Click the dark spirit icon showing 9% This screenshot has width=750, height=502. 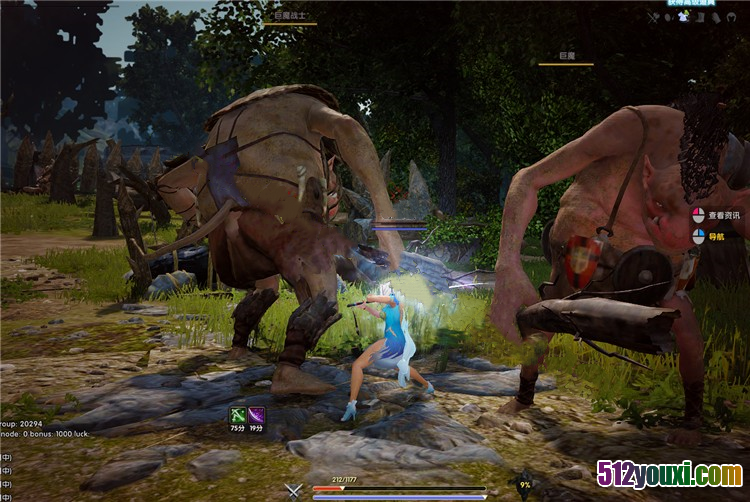tap(524, 486)
